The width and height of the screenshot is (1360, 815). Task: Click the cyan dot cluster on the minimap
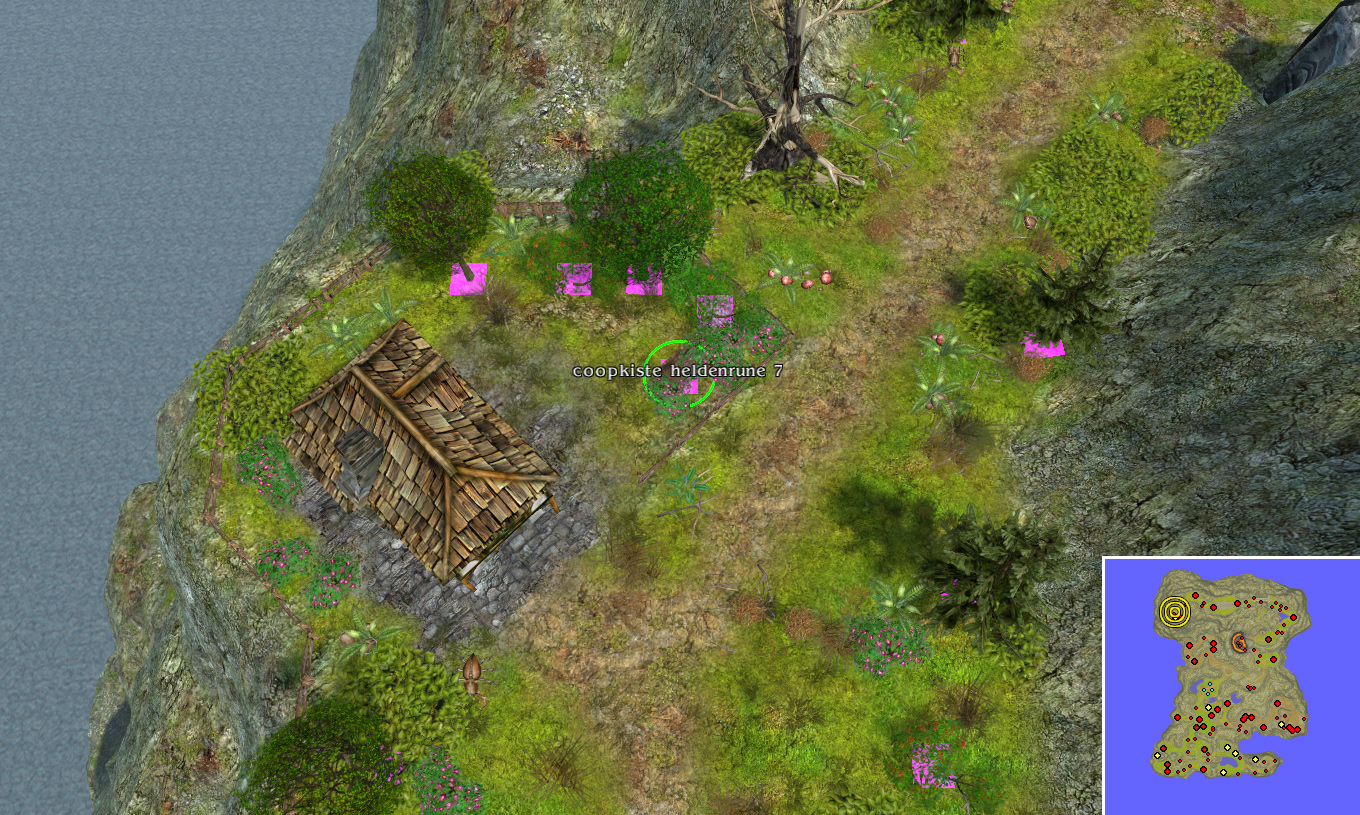[x=1208, y=688]
